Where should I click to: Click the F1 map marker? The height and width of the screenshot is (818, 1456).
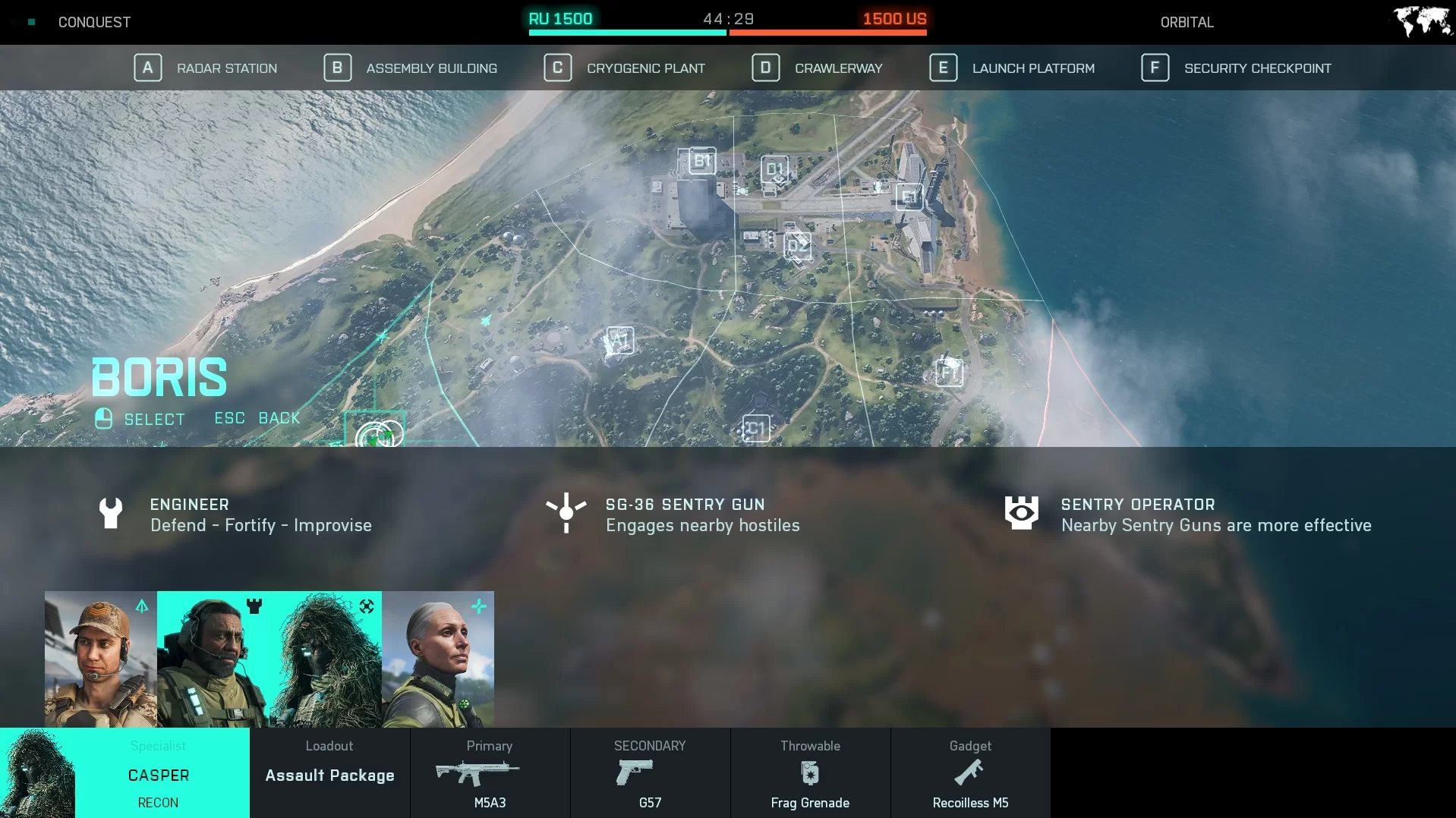[x=949, y=373]
